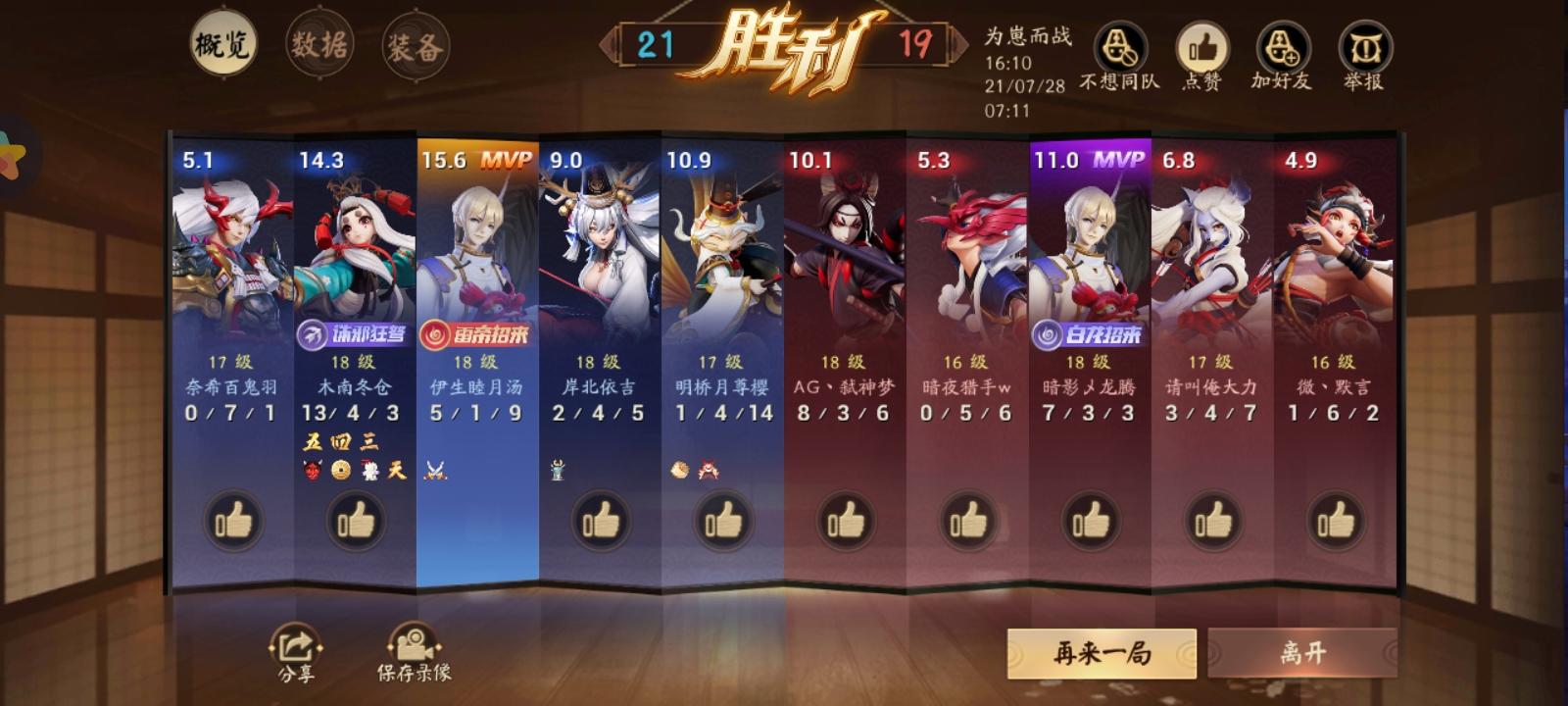Image resolution: width=1568 pixels, height=706 pixels.
Task: Select the 点赞 thumbs-up icon
Action: [x=1201, y=46]
